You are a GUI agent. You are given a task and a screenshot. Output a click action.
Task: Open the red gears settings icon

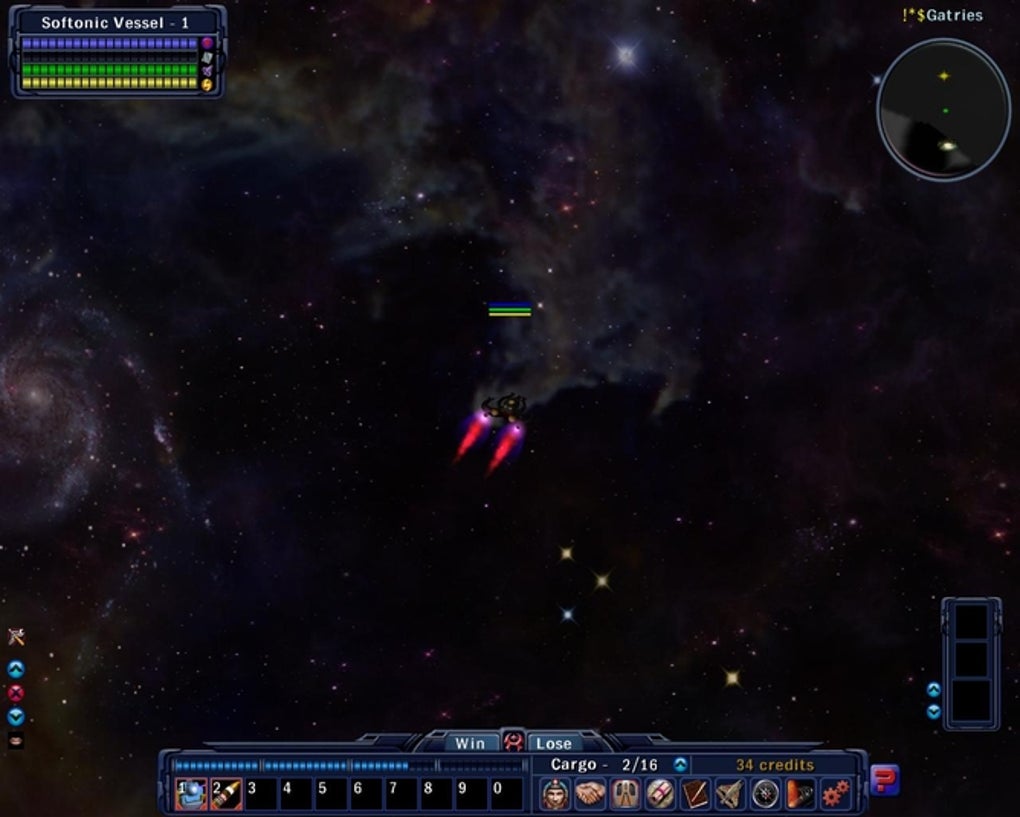(835, 794)
